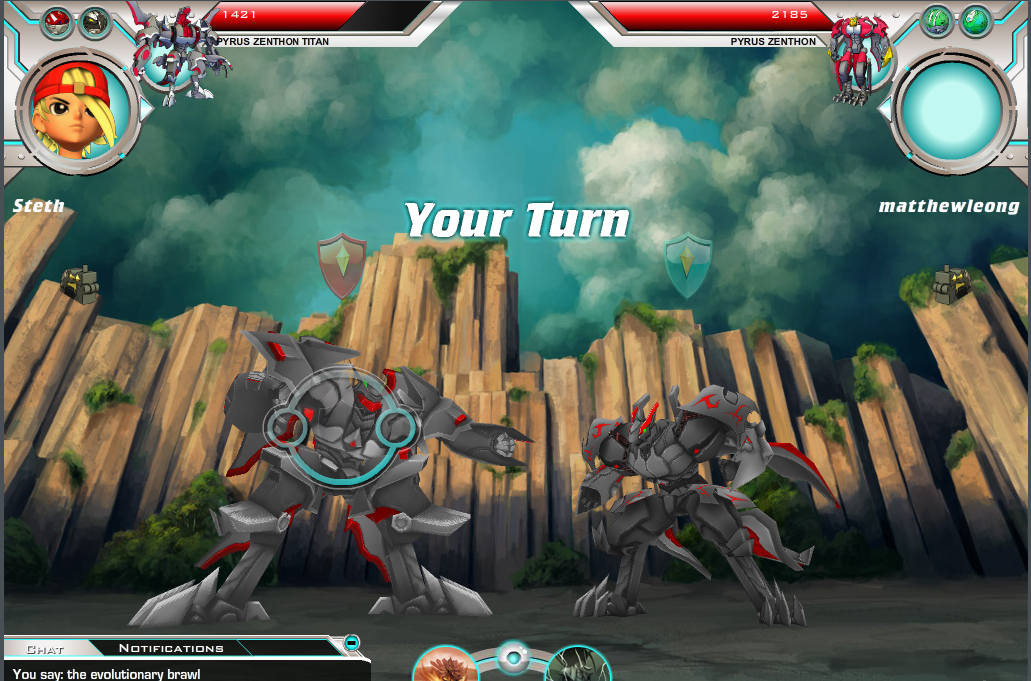This screenshot has height=681, width=1031.
Task: Activate the teal shield icon
Action: (688, 265)
